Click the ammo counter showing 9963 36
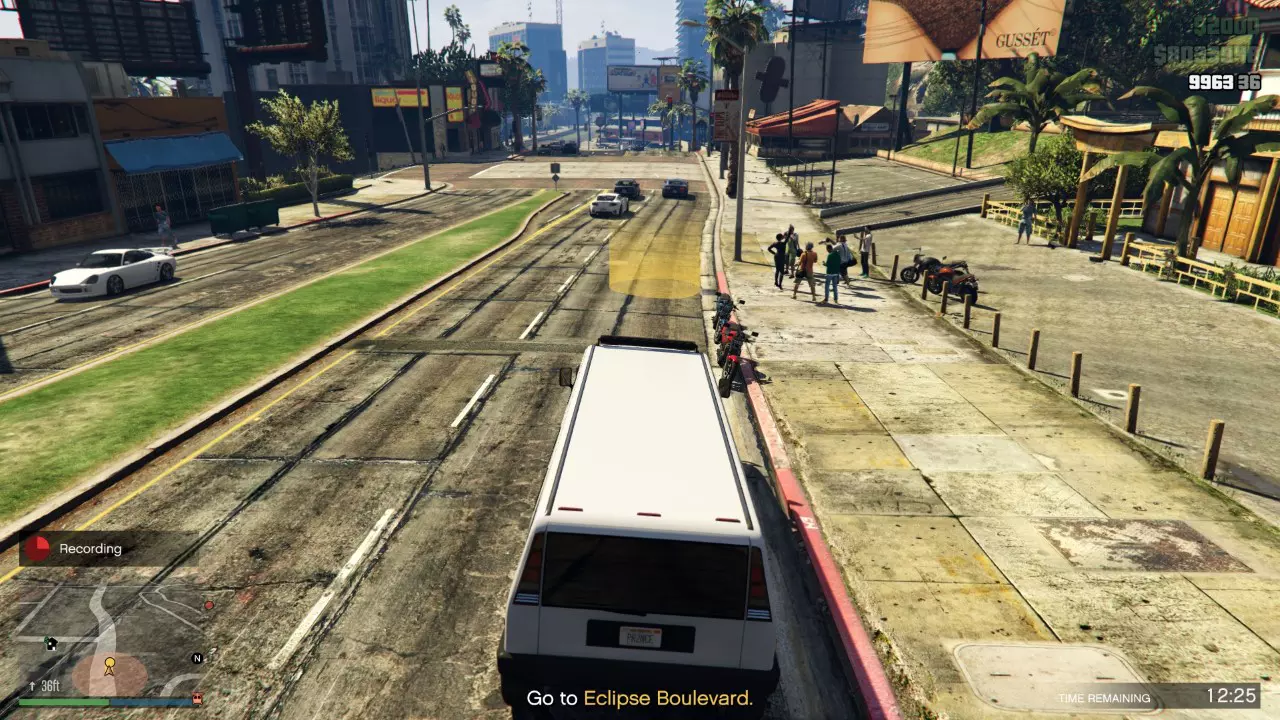Image resolution: width=1280 pixels, height=720 pixels. [x=1224, y=82]
